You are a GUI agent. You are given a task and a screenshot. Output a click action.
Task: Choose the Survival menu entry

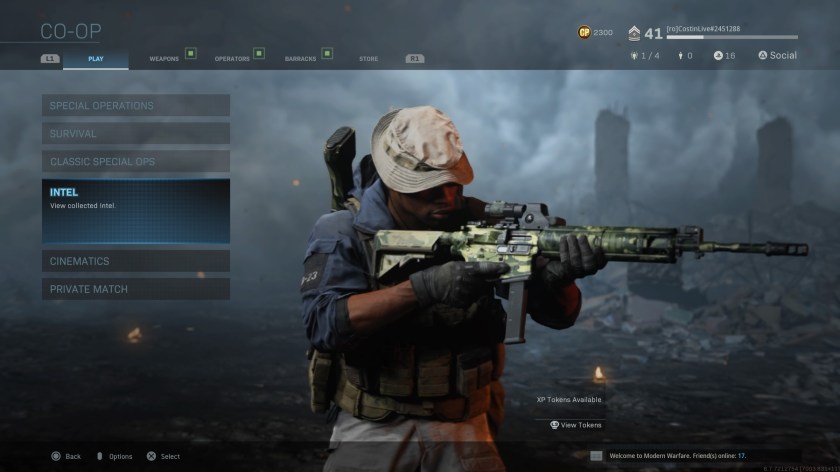[x=136, y=133]
